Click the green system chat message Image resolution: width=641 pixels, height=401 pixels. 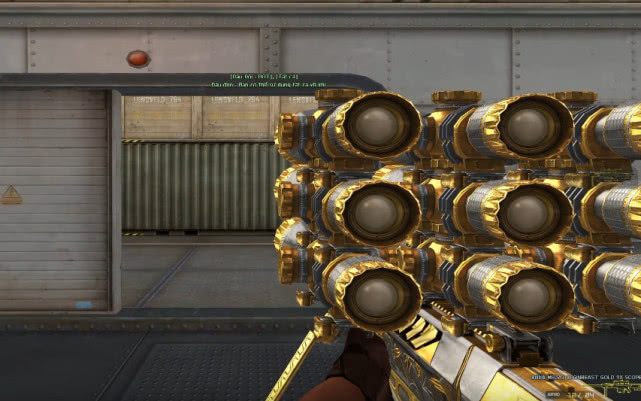point(268,85)
